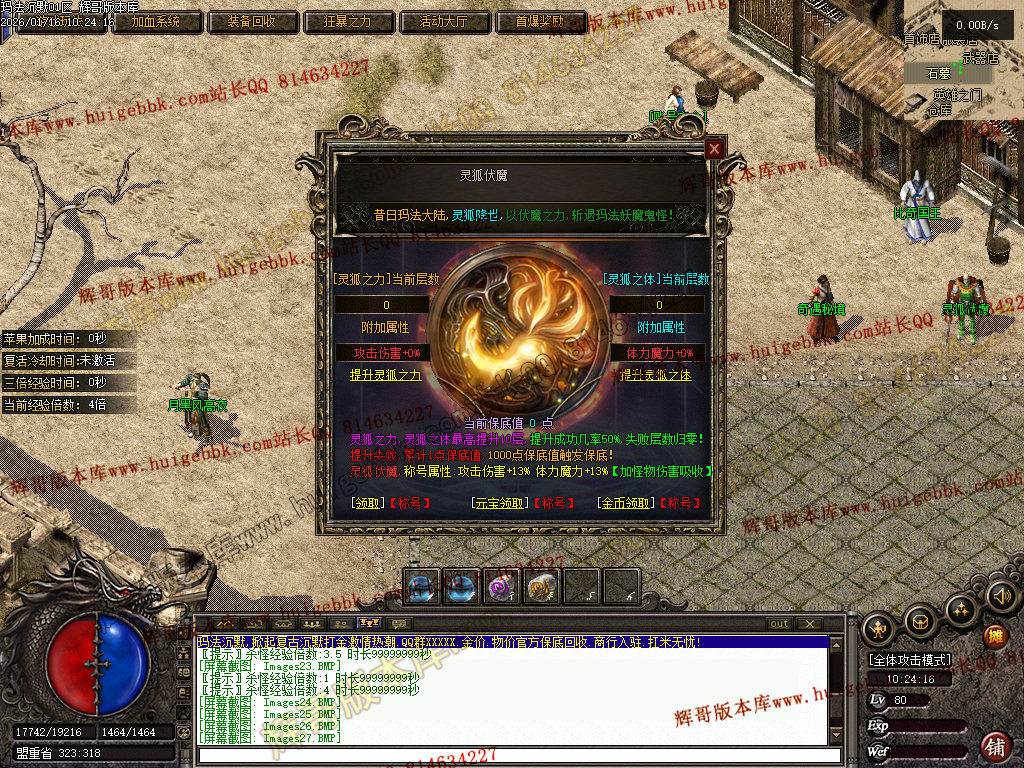Click the chat panel's out button
This screenshot has height=768, width=1024.
click(779, 624)
